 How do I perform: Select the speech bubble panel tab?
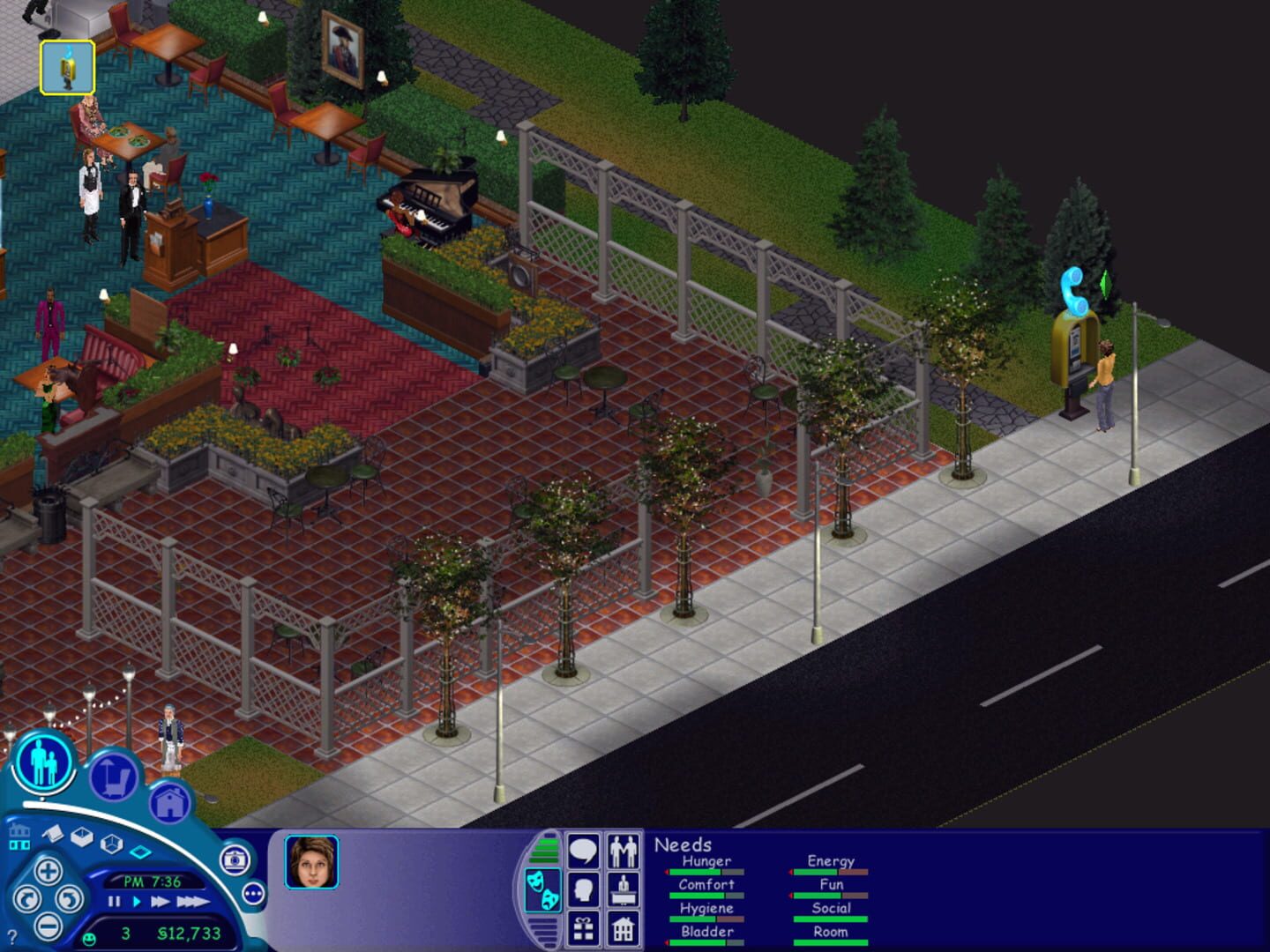[x=584, y=852]
